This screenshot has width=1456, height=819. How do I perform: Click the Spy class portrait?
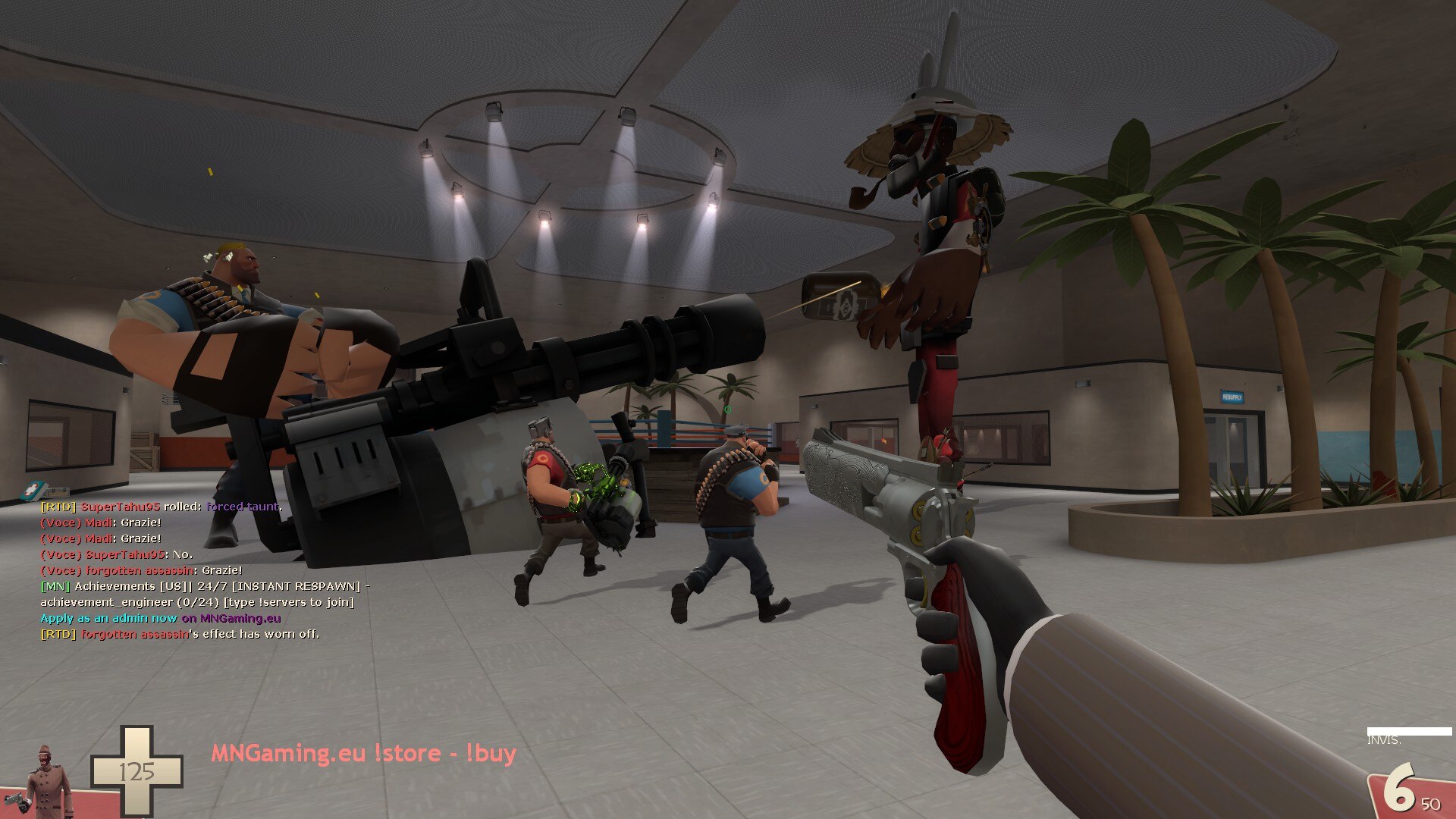coord(48,781)
